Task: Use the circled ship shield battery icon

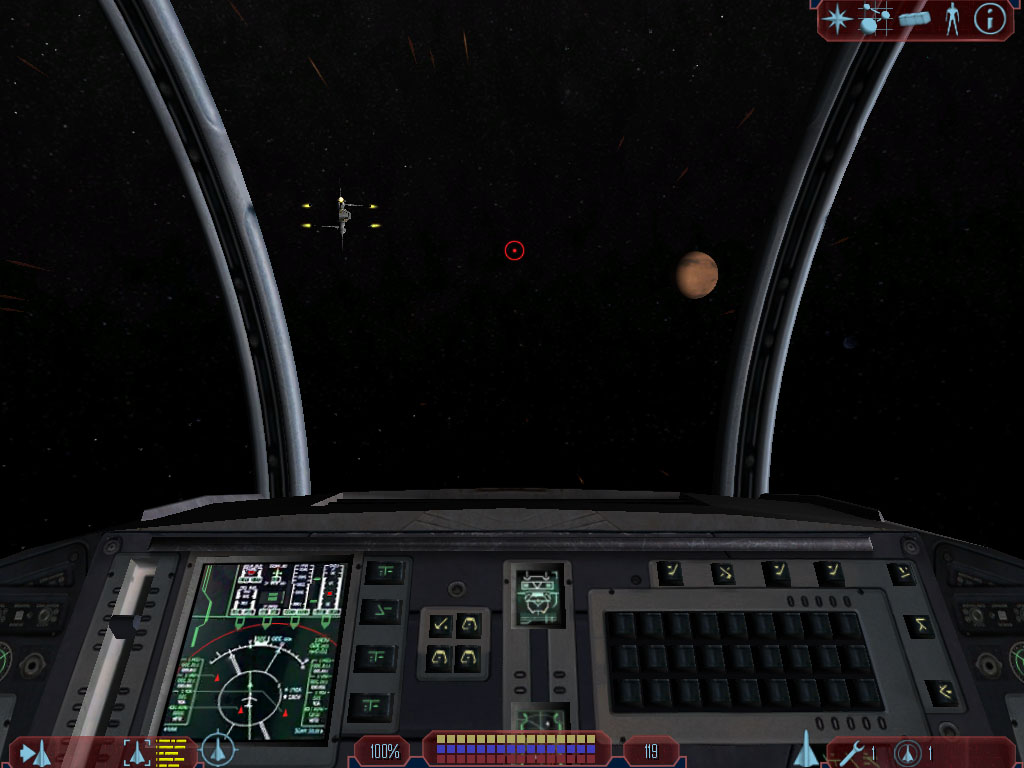Action: (x=908, y=752)
